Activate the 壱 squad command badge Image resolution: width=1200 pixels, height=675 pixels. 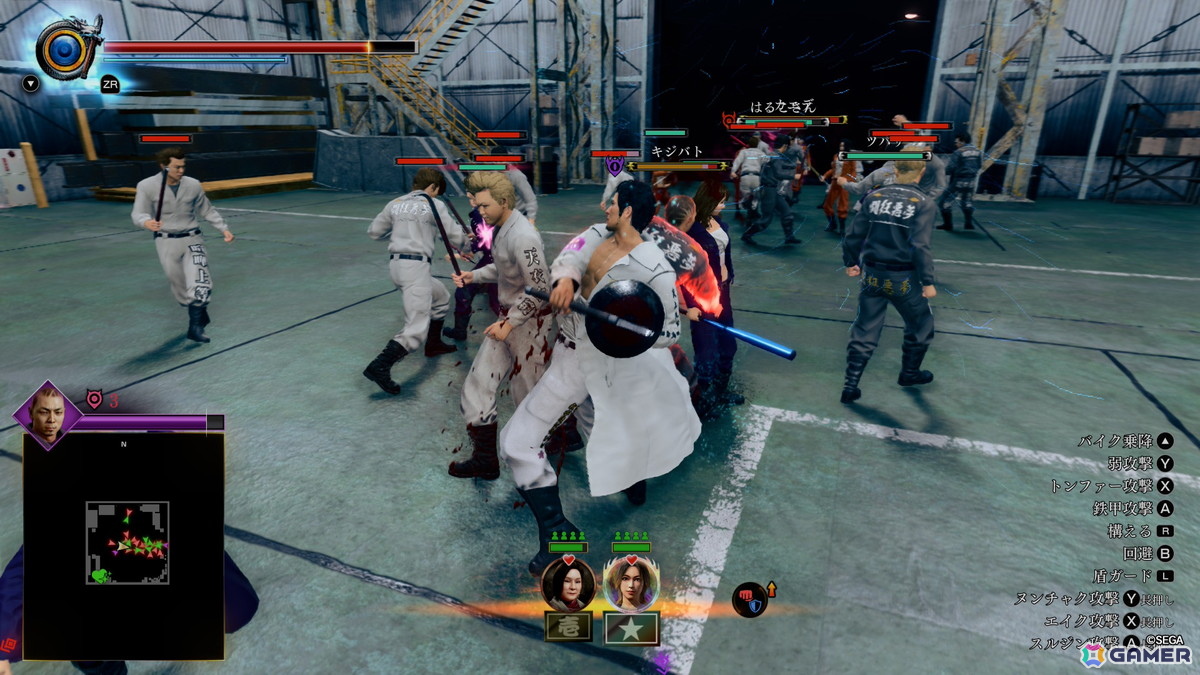coord(568,628)
